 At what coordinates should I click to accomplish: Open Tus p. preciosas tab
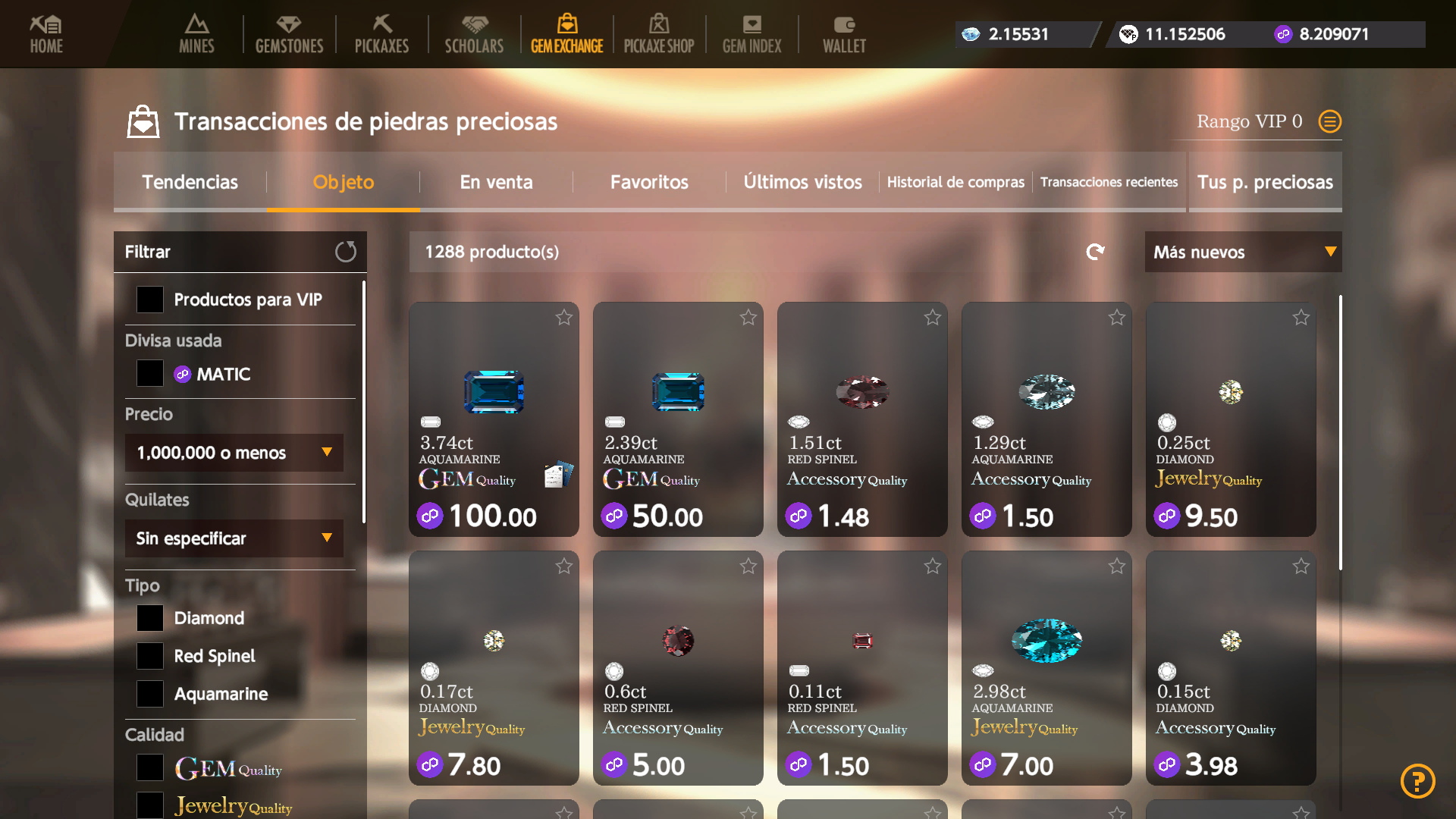pyautogui.click(x=1265, y=182)
